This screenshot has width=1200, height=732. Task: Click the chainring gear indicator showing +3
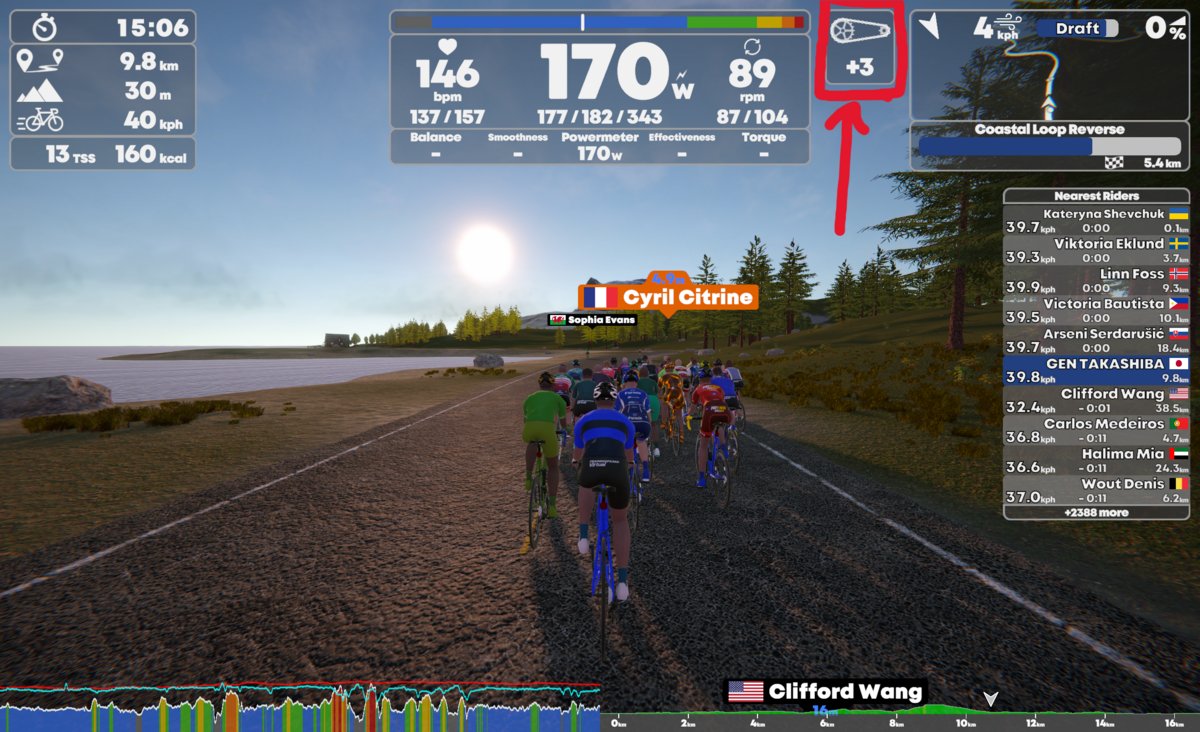click(859, 48)
